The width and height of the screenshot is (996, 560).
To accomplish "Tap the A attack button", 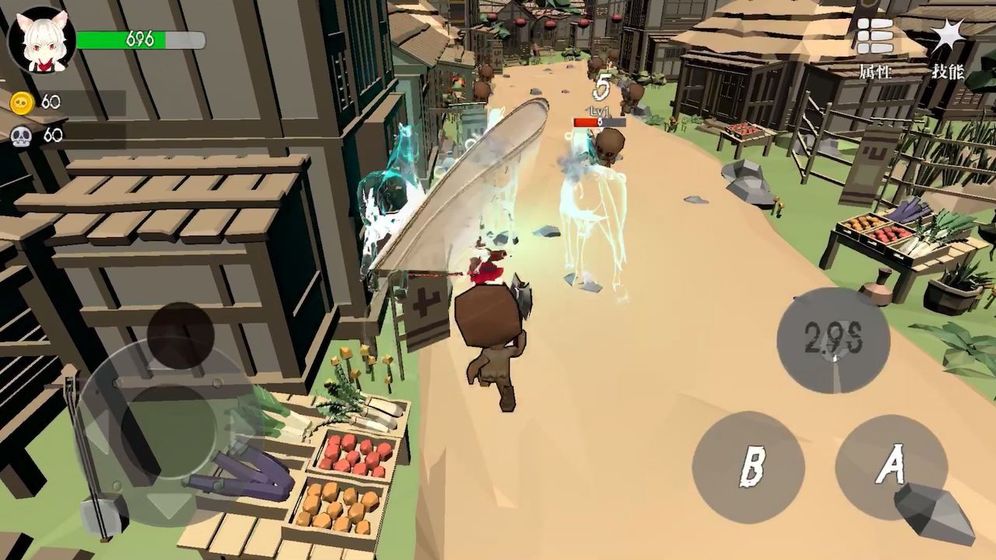I will pos(890,467).
